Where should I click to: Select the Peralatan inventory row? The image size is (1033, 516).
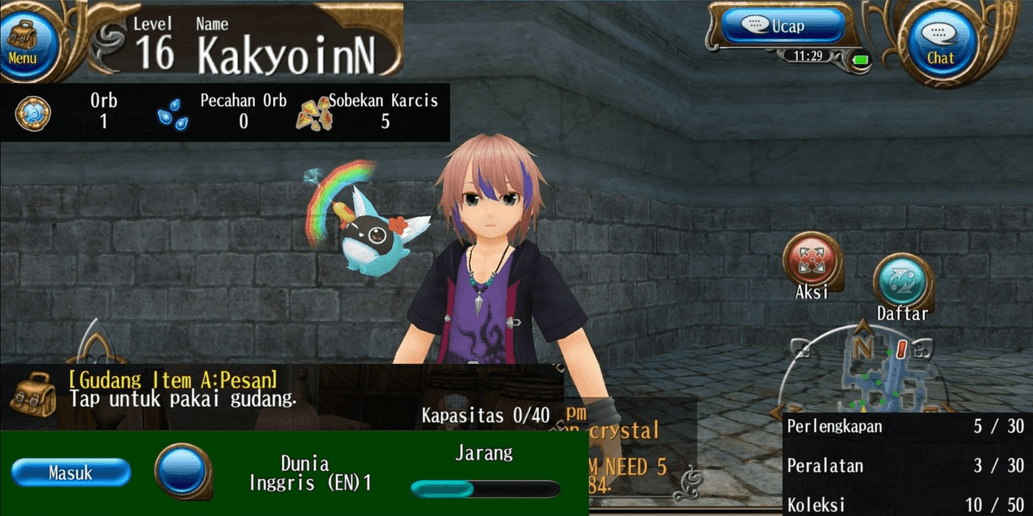[906, 466]
